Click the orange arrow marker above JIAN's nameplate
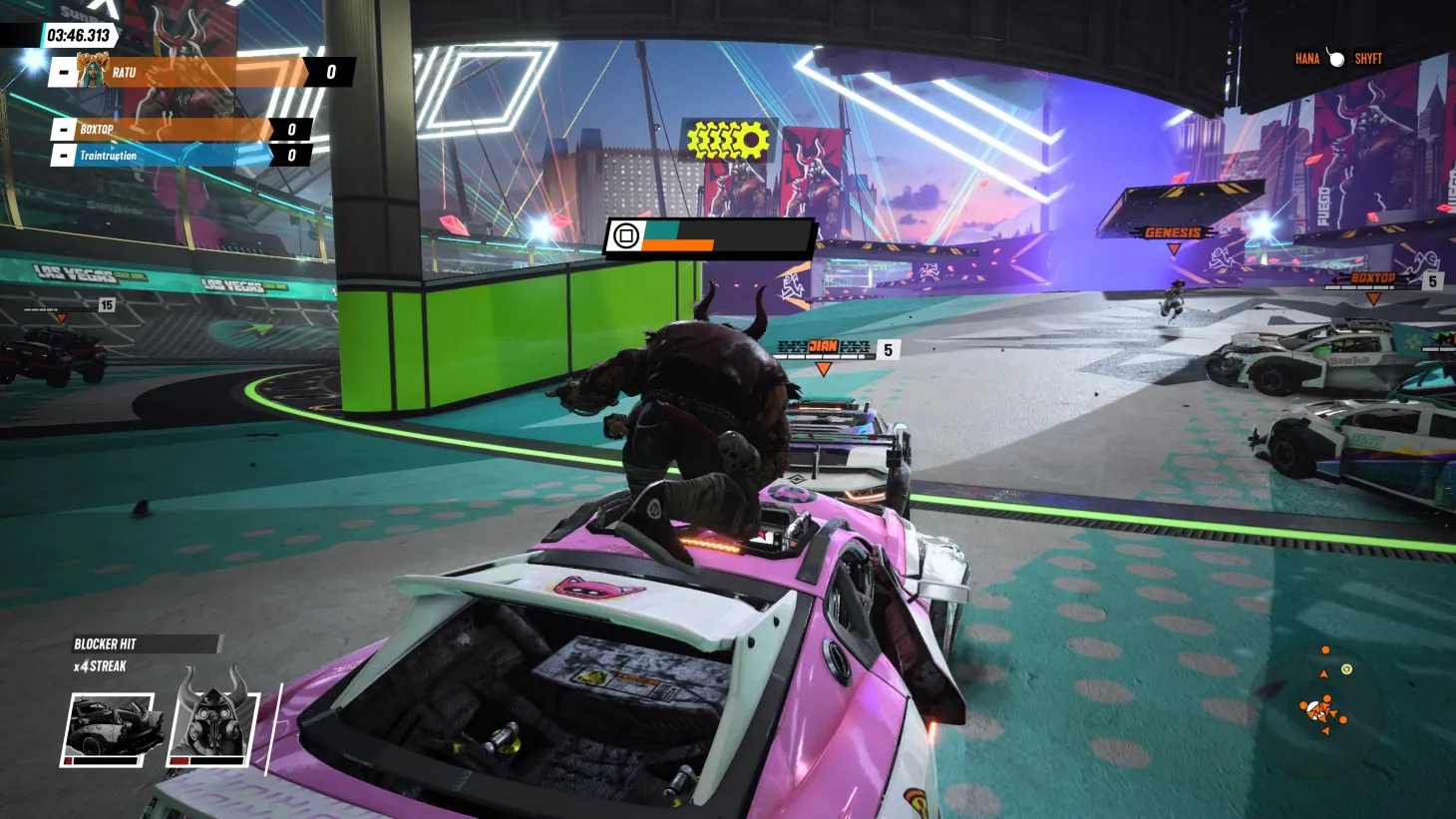 823,369
